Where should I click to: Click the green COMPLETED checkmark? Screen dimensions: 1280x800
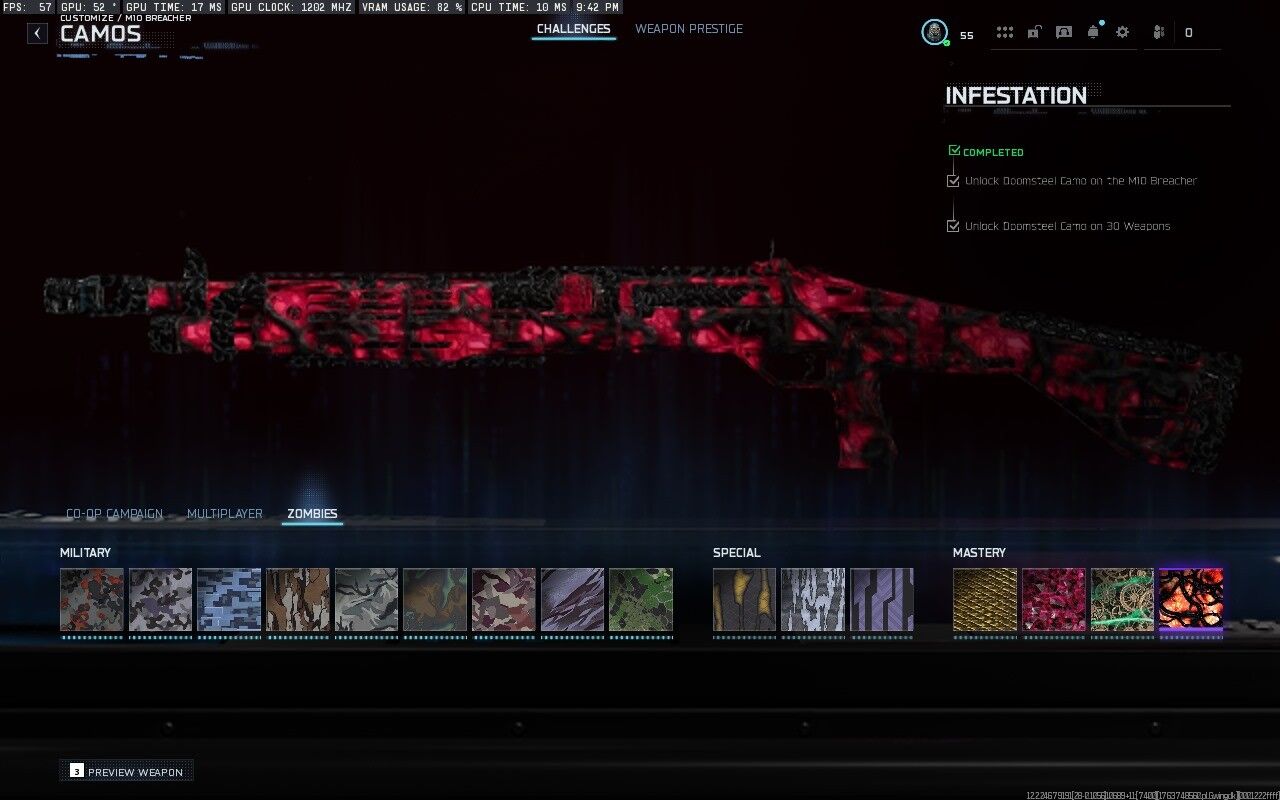[x=954, y=149]
